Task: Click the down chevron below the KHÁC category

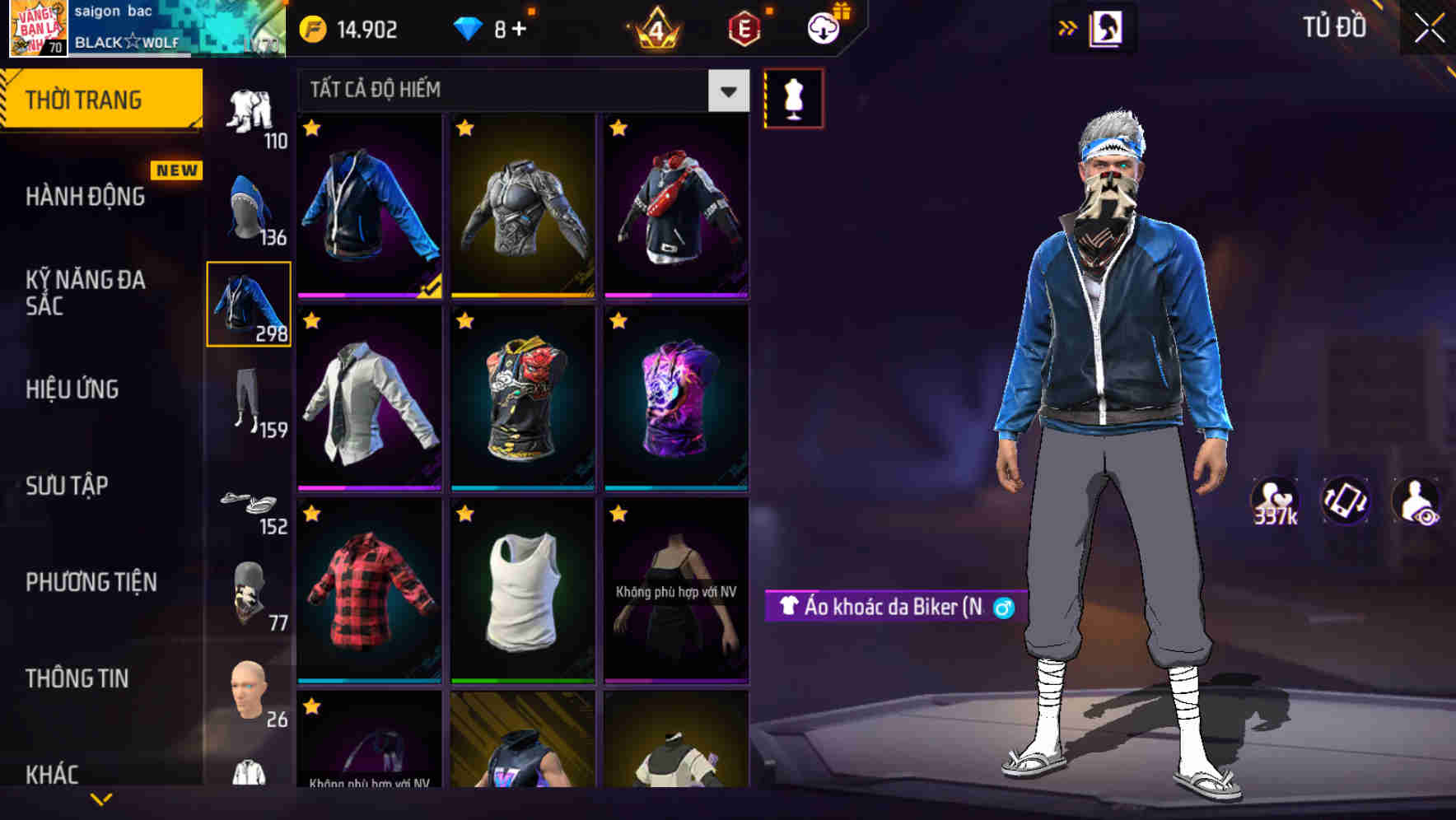Action: pyautogui.click(x=100, y=799)
